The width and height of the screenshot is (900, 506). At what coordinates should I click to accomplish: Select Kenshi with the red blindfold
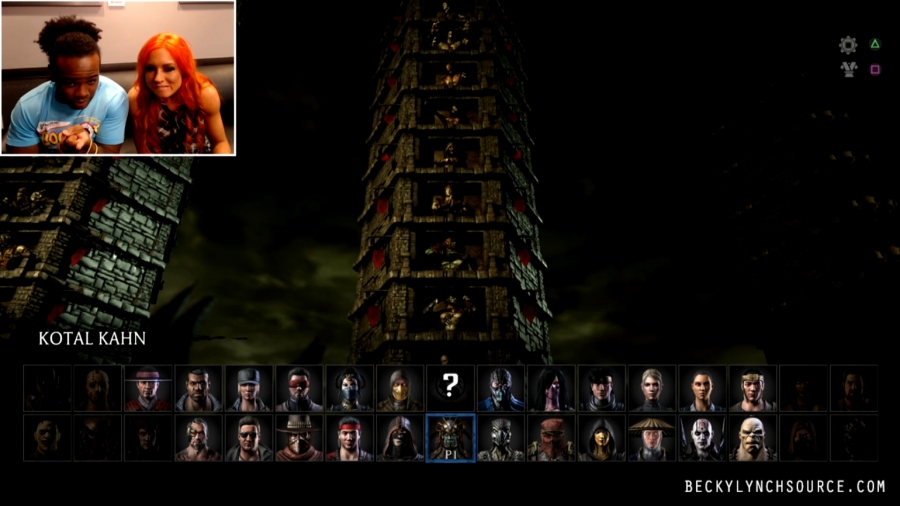coord(300,389)
